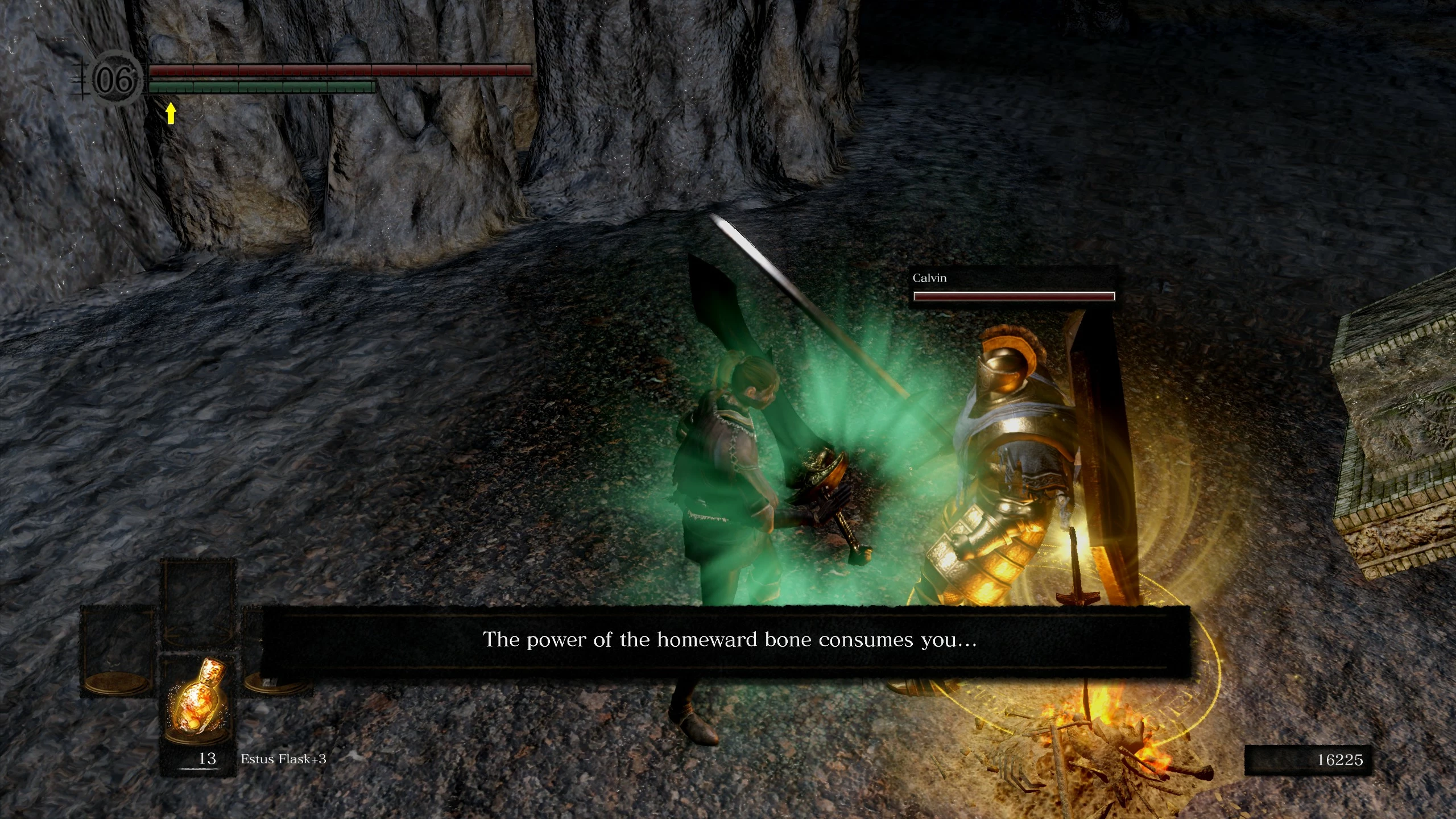Image resolution: width=1456 pixels, height=819 pixels.
Task: Click the yellow upward arrow indicator
Action: click(170, 114)
